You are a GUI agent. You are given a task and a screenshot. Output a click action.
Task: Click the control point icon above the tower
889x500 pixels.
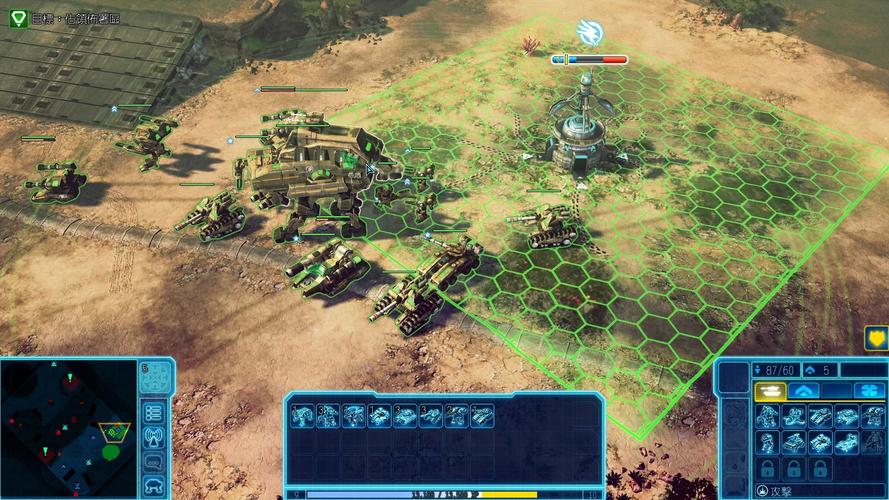[589, 33]
